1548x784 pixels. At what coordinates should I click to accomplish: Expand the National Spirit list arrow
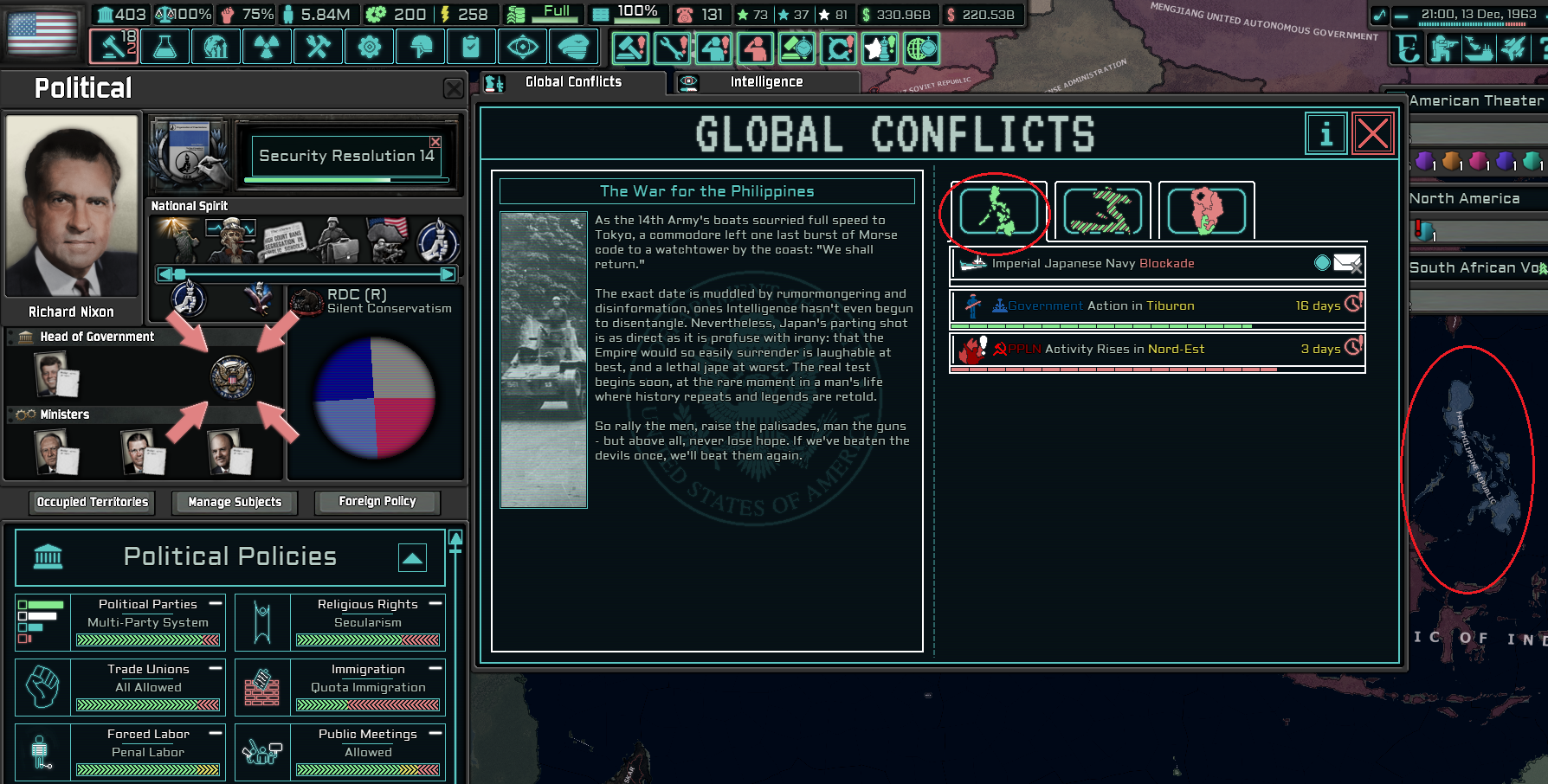pos(448,274)
